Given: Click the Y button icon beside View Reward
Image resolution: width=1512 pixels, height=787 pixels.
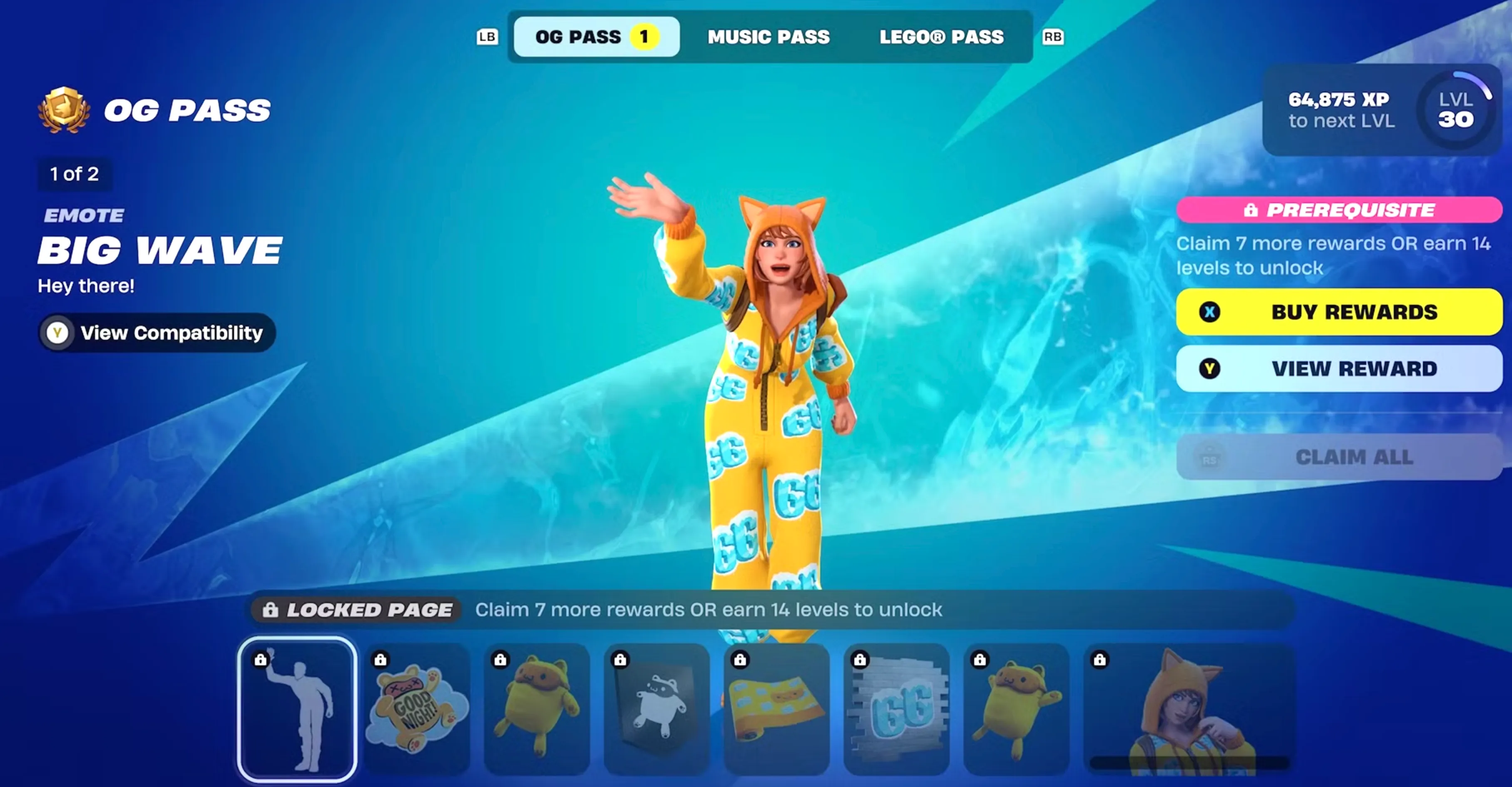Looking at the screenshot, I should [1209, 368].
